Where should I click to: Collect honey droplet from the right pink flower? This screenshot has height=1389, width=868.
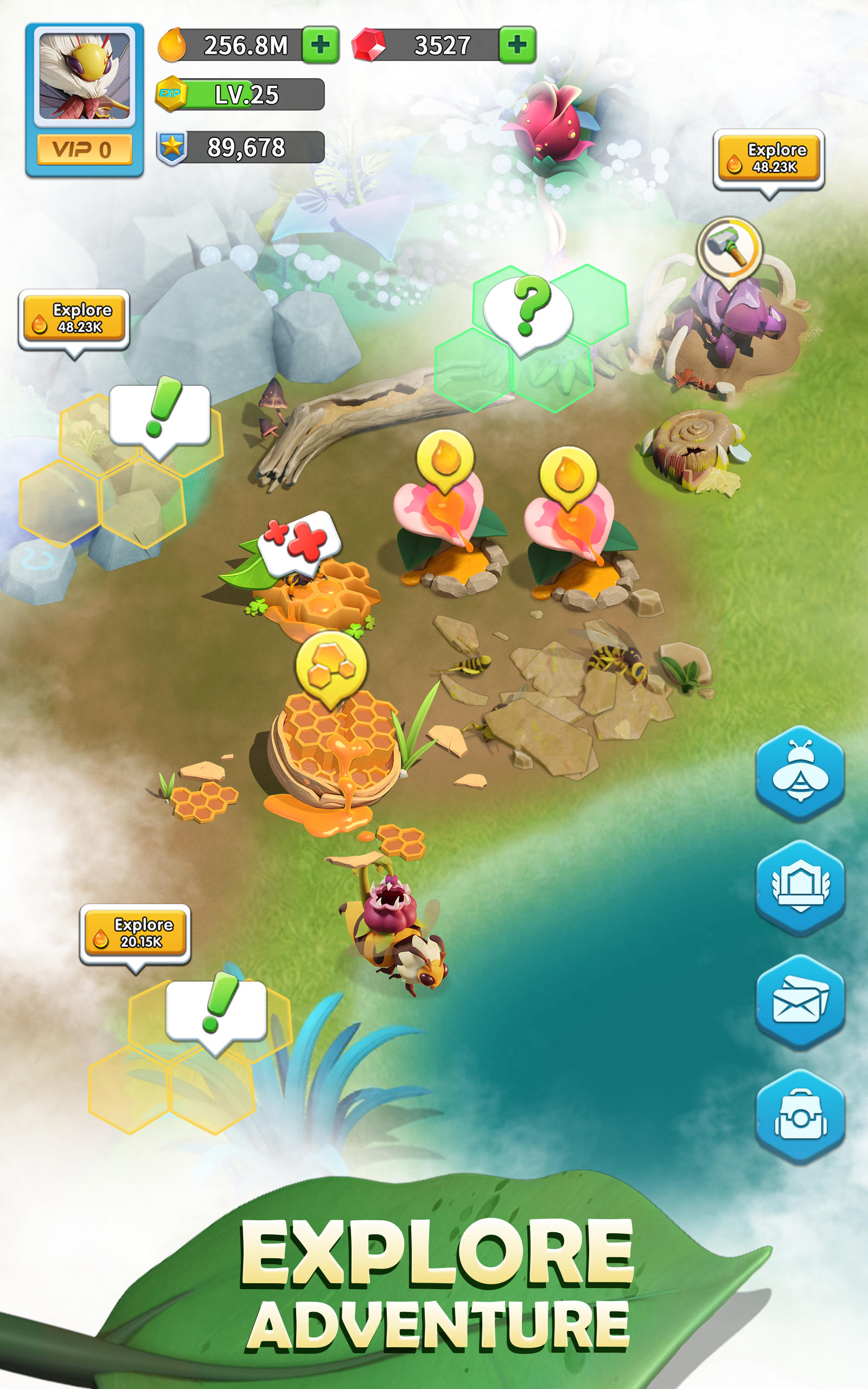point(569,472)
